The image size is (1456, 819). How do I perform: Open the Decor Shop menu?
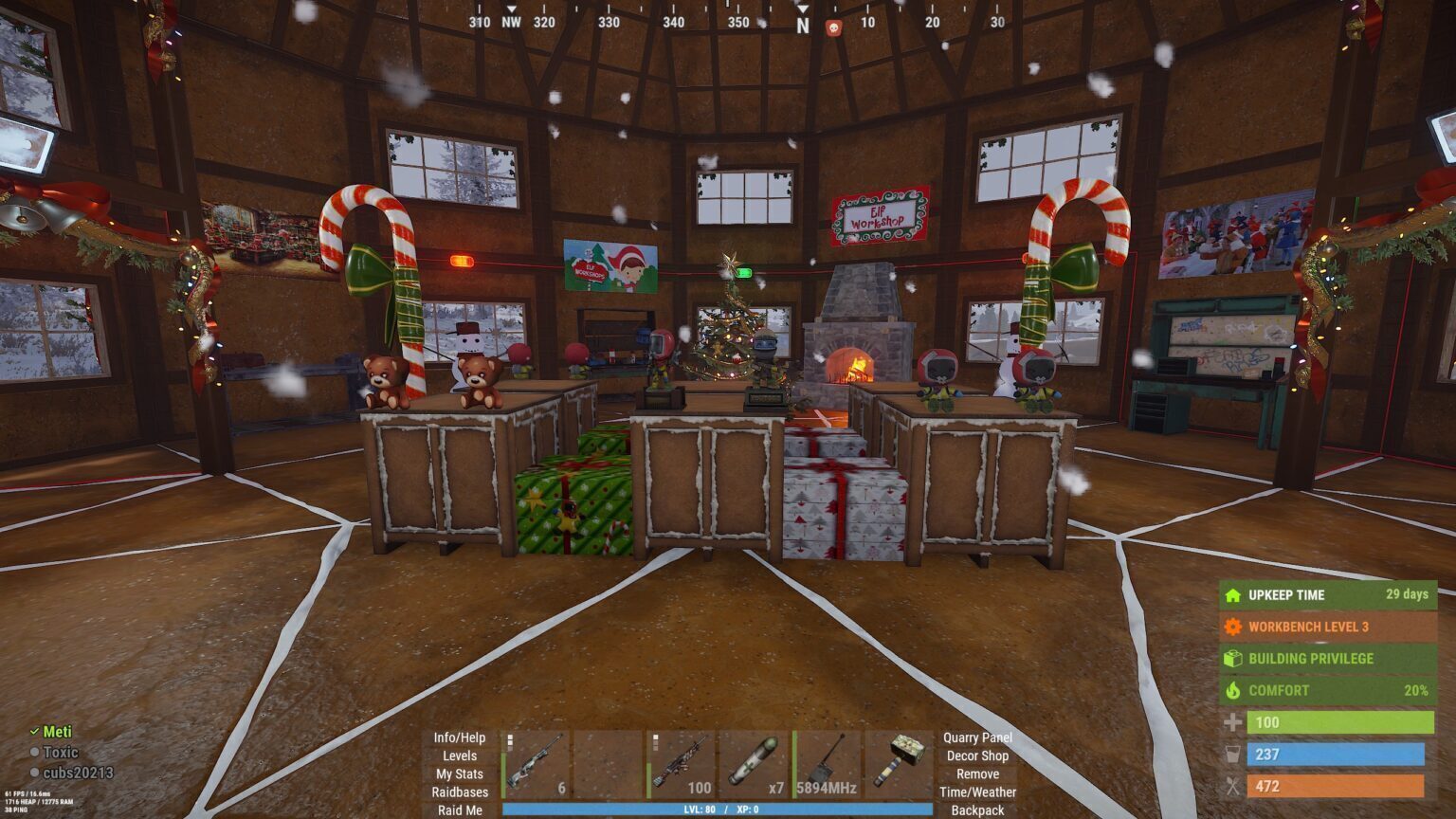(x=977, y=756)
